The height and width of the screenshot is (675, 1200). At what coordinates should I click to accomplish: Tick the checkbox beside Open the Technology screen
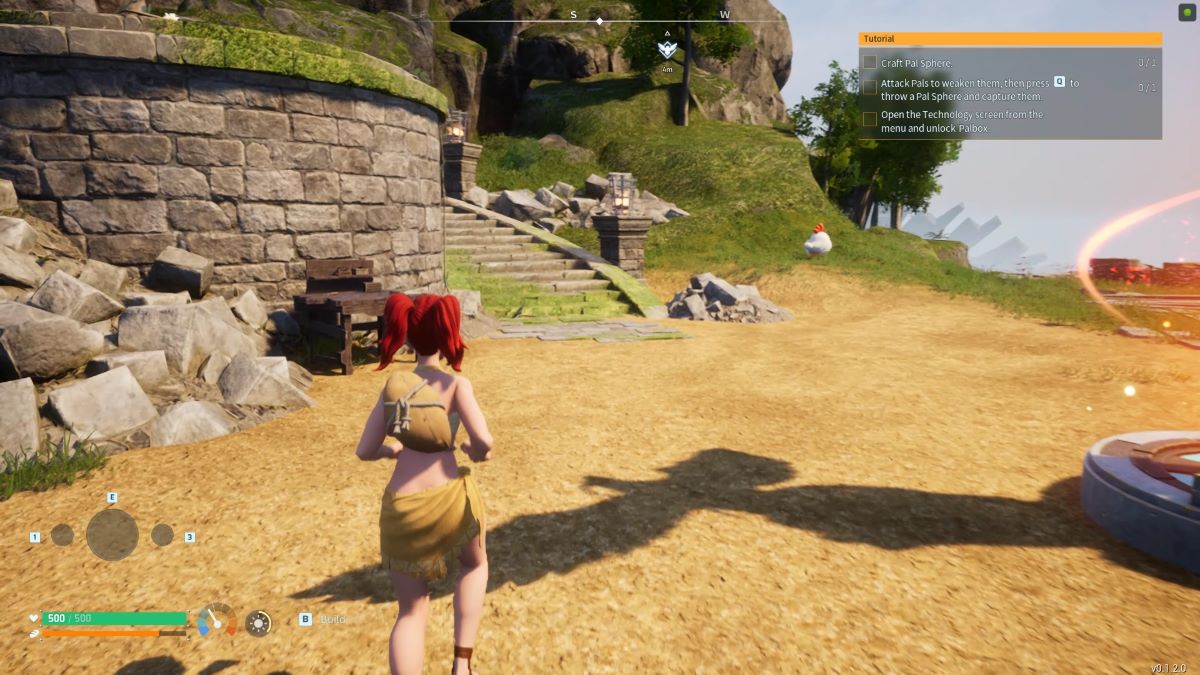coord(870,119)
